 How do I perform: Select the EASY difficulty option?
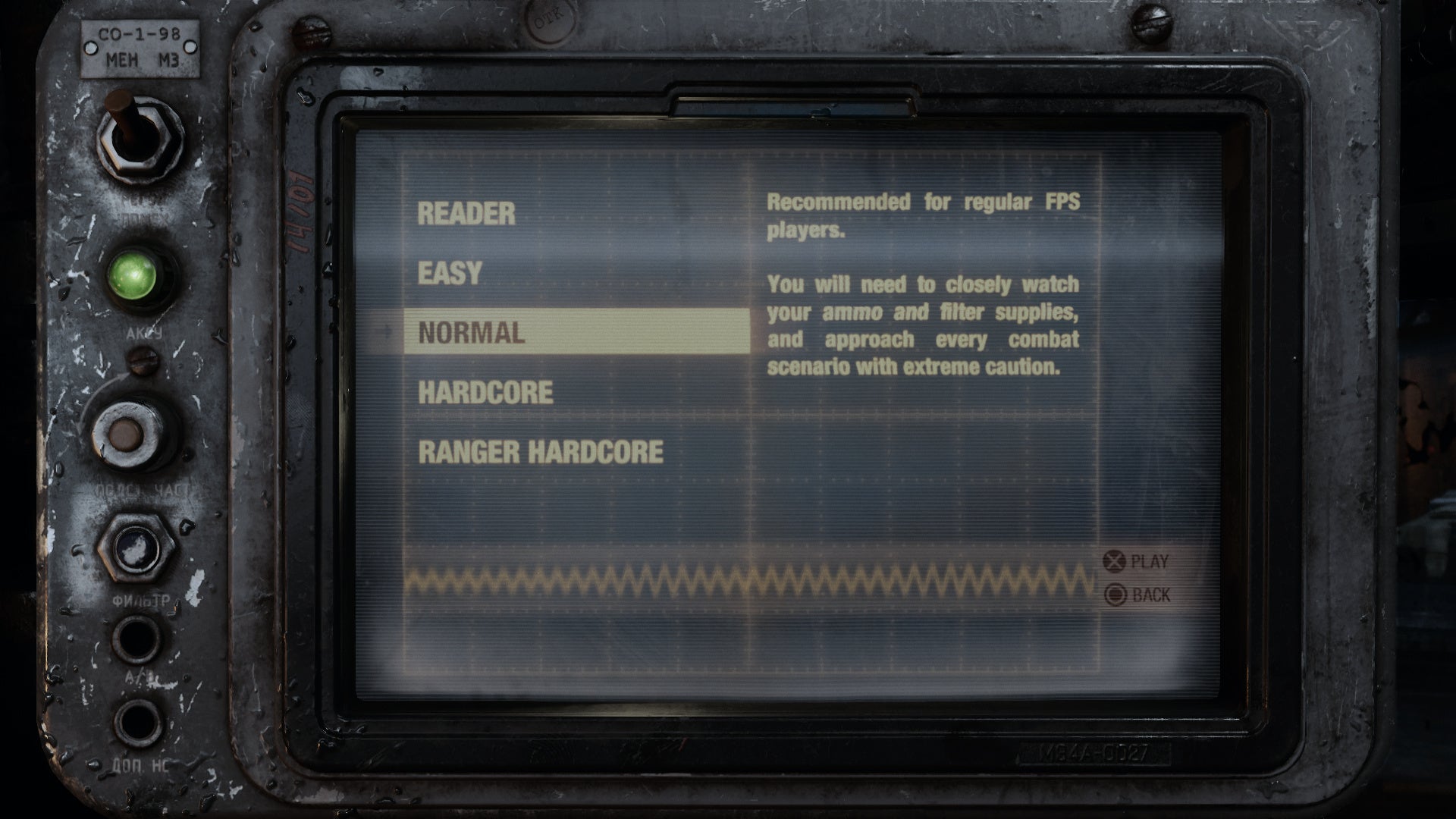449,274
